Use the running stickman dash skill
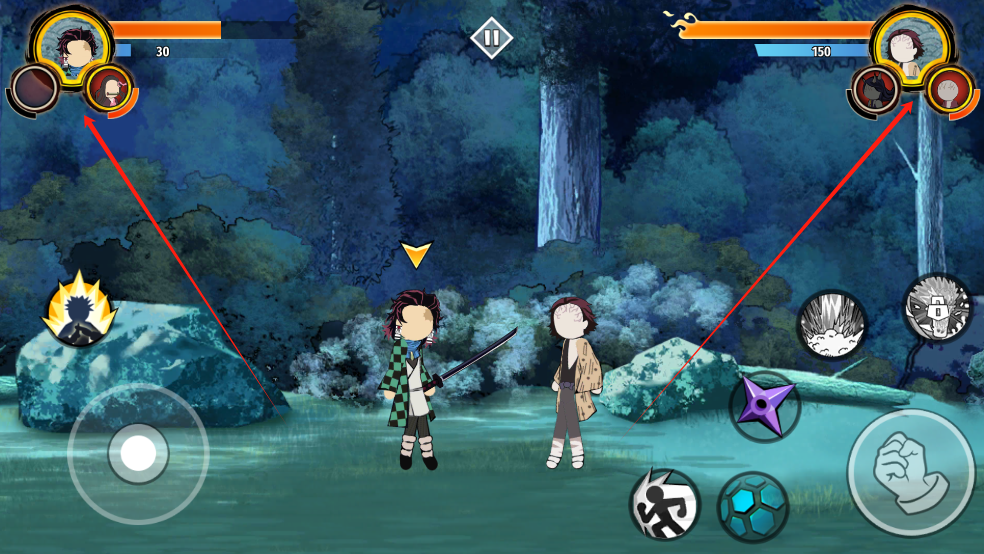Image resolution: width=984 pixels, height=554 pixels. tap(664, 504)
